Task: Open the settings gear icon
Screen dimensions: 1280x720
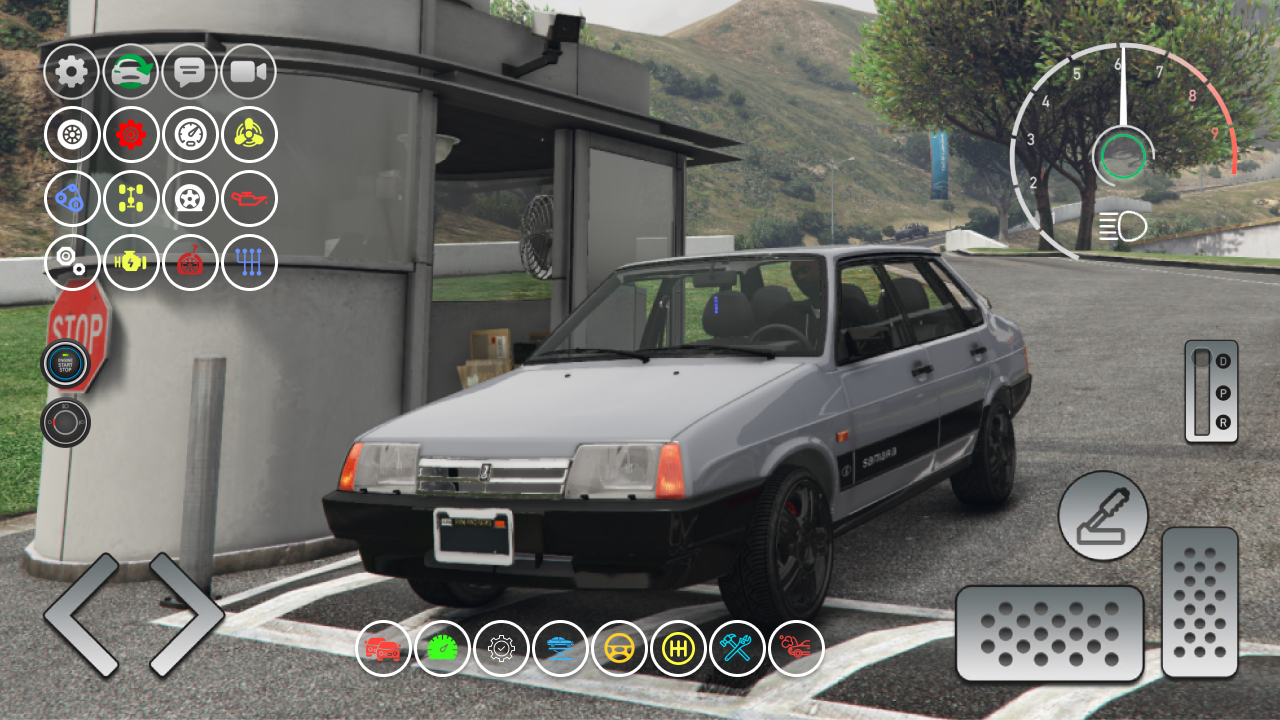Action: pos(71,71)
